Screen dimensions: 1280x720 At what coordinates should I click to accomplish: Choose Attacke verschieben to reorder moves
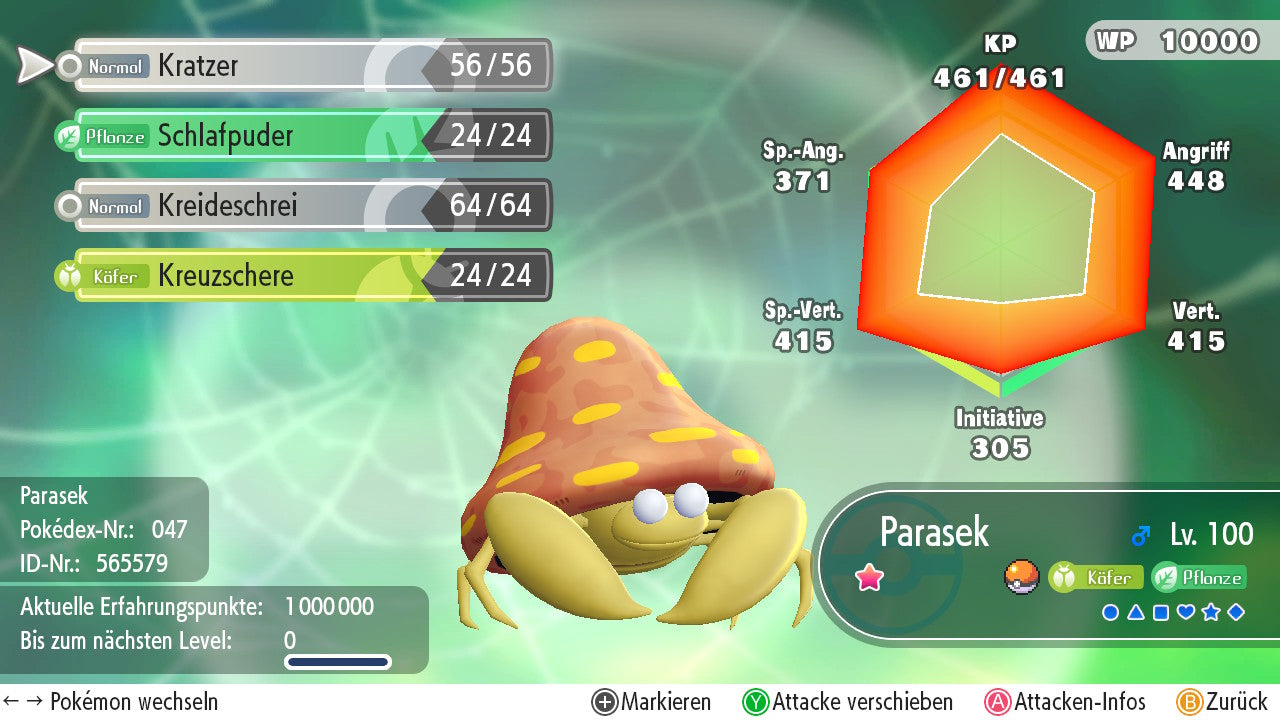tap(848, 702)
